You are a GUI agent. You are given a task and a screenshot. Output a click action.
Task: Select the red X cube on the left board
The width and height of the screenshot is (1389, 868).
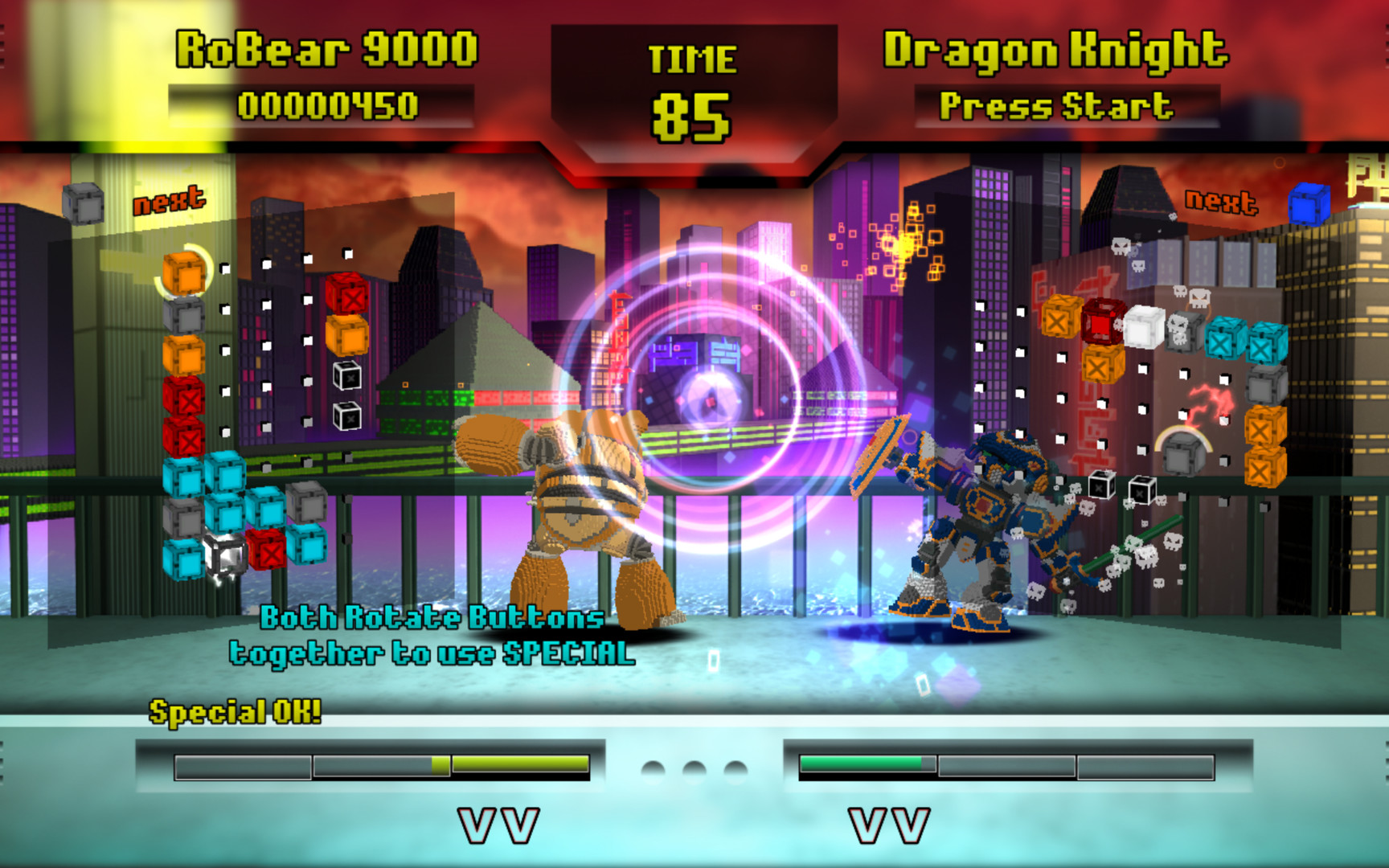click(x=186, y=399)
